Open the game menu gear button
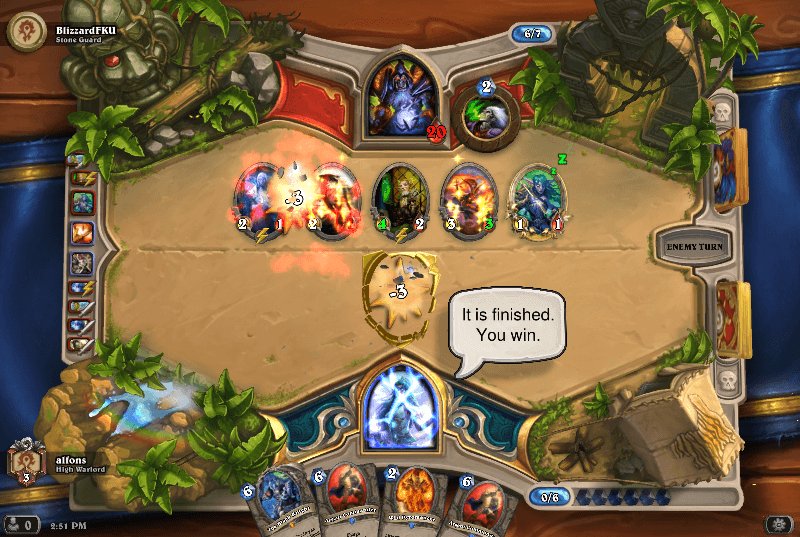This screenshot has width=800, height=537. 777,523
